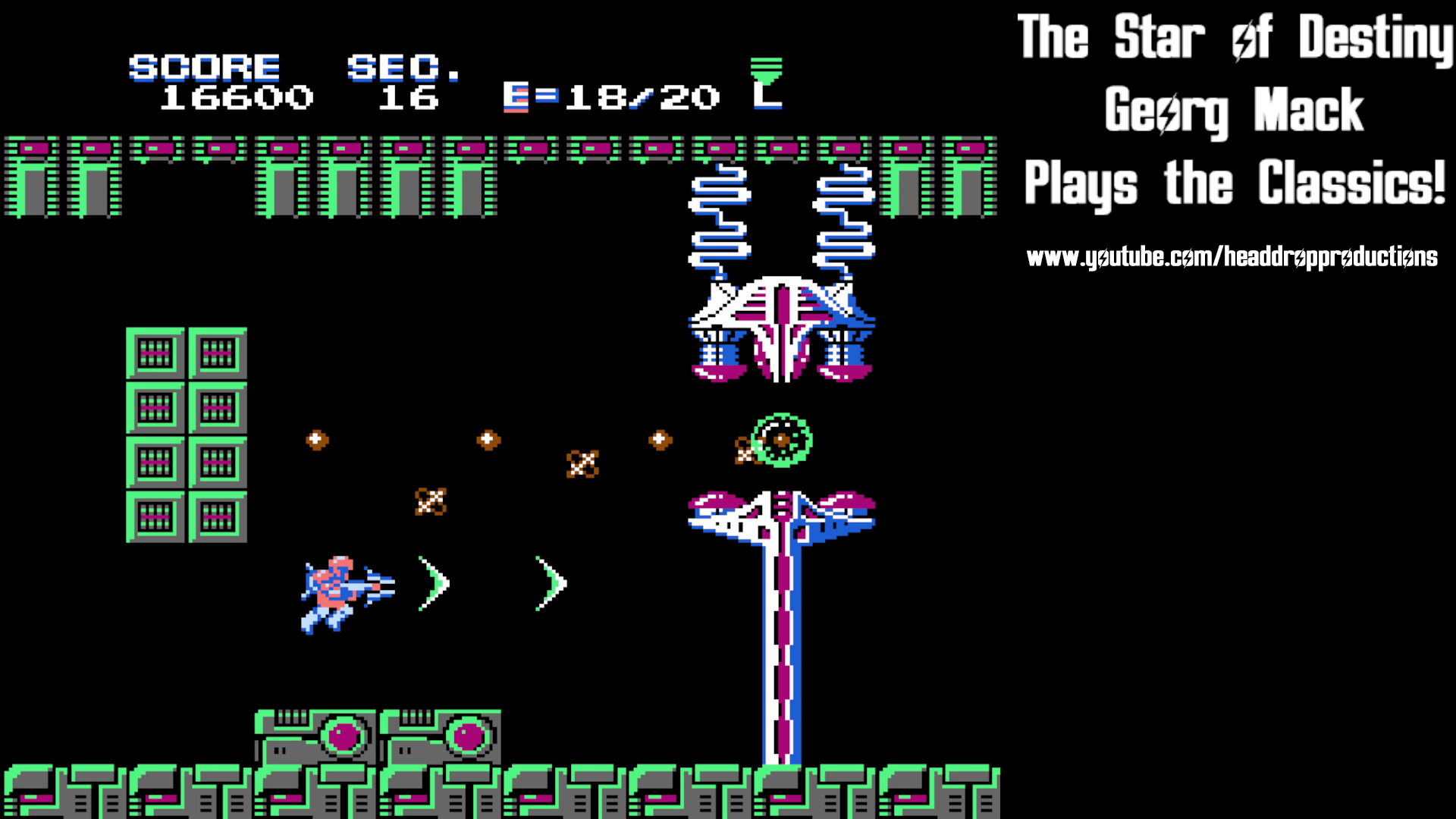Click the E energy meter indicator
Screen dimensions: 1456x819
click(x=516, y=96)
